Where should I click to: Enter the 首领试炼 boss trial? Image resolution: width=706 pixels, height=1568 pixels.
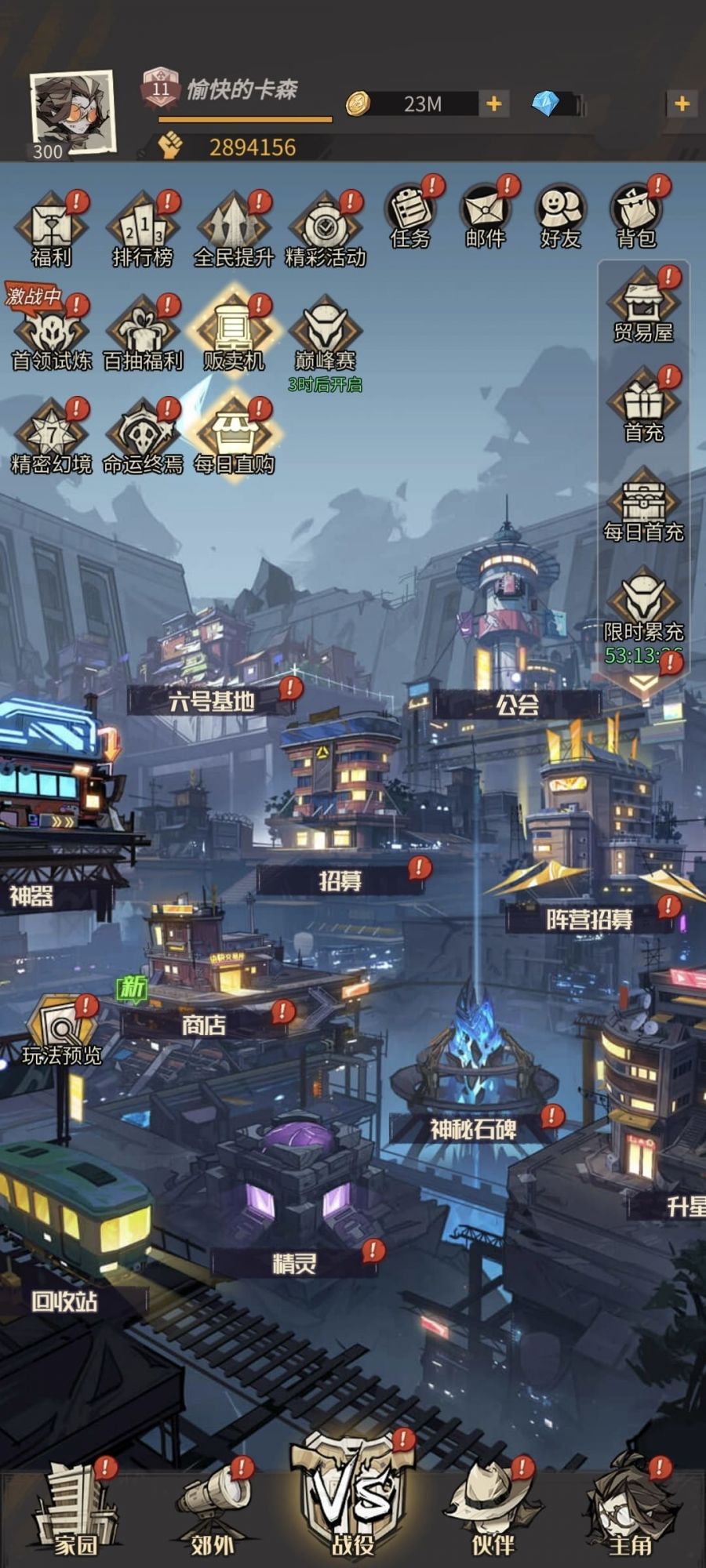pyautogui.click(x=51, y=333)
